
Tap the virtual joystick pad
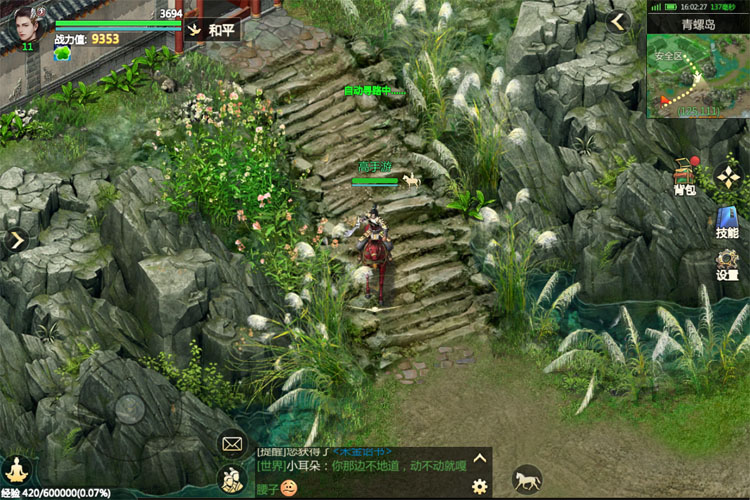point(129,407)
